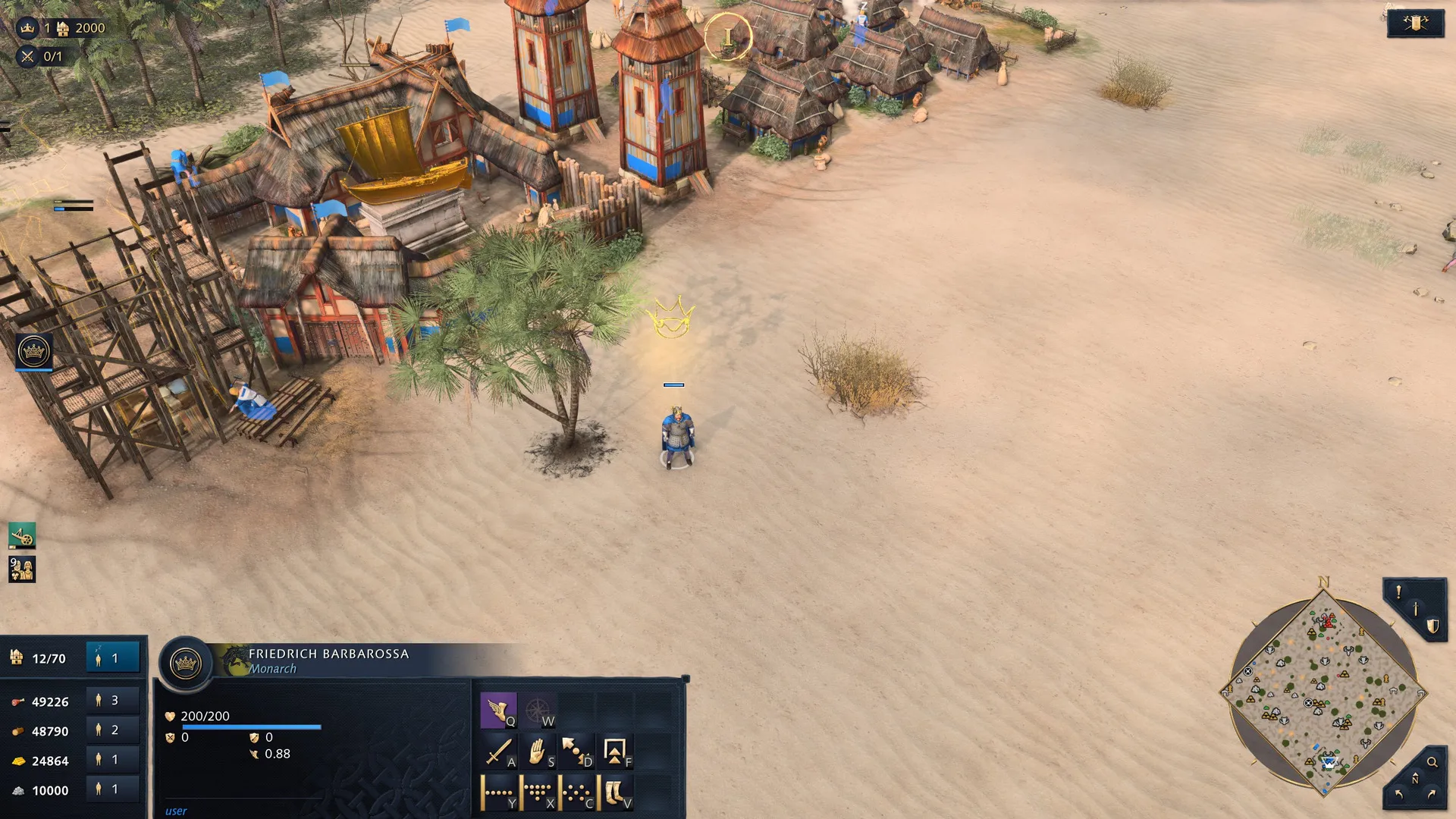
Task: Rotate the camera with the left arrow
Action: click(1398, 794)
